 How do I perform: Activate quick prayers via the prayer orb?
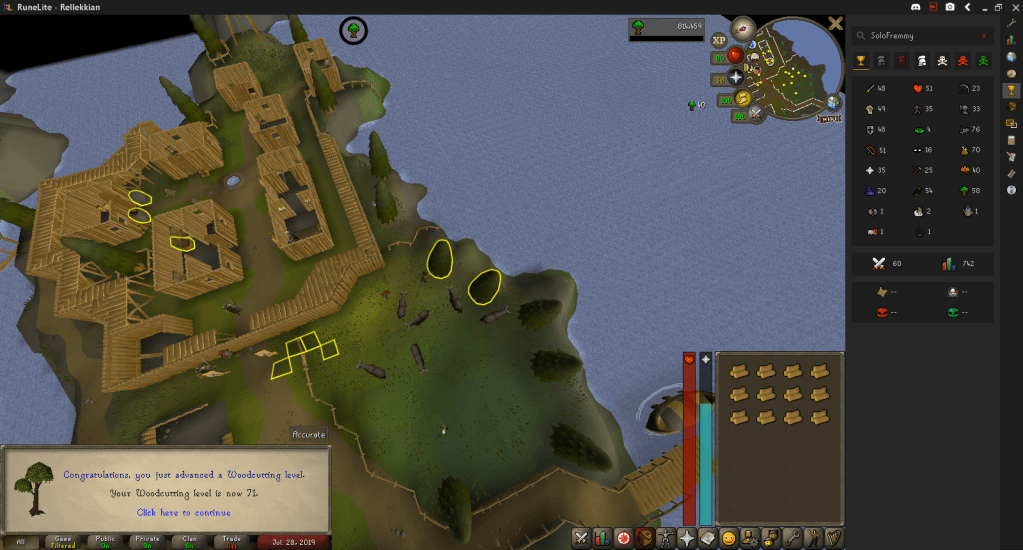736,76
